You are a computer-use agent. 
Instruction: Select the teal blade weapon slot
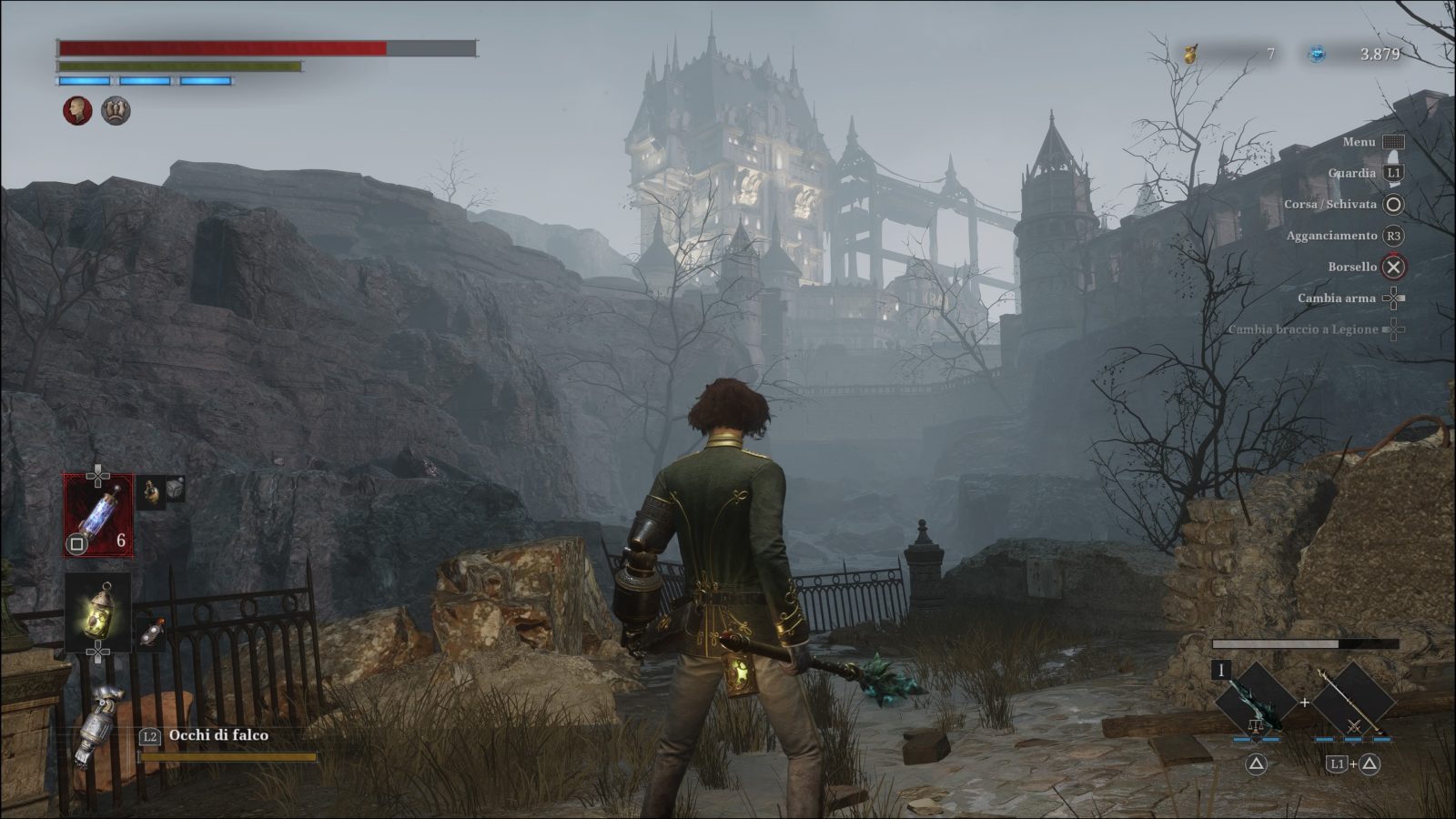pos(1256,700)
